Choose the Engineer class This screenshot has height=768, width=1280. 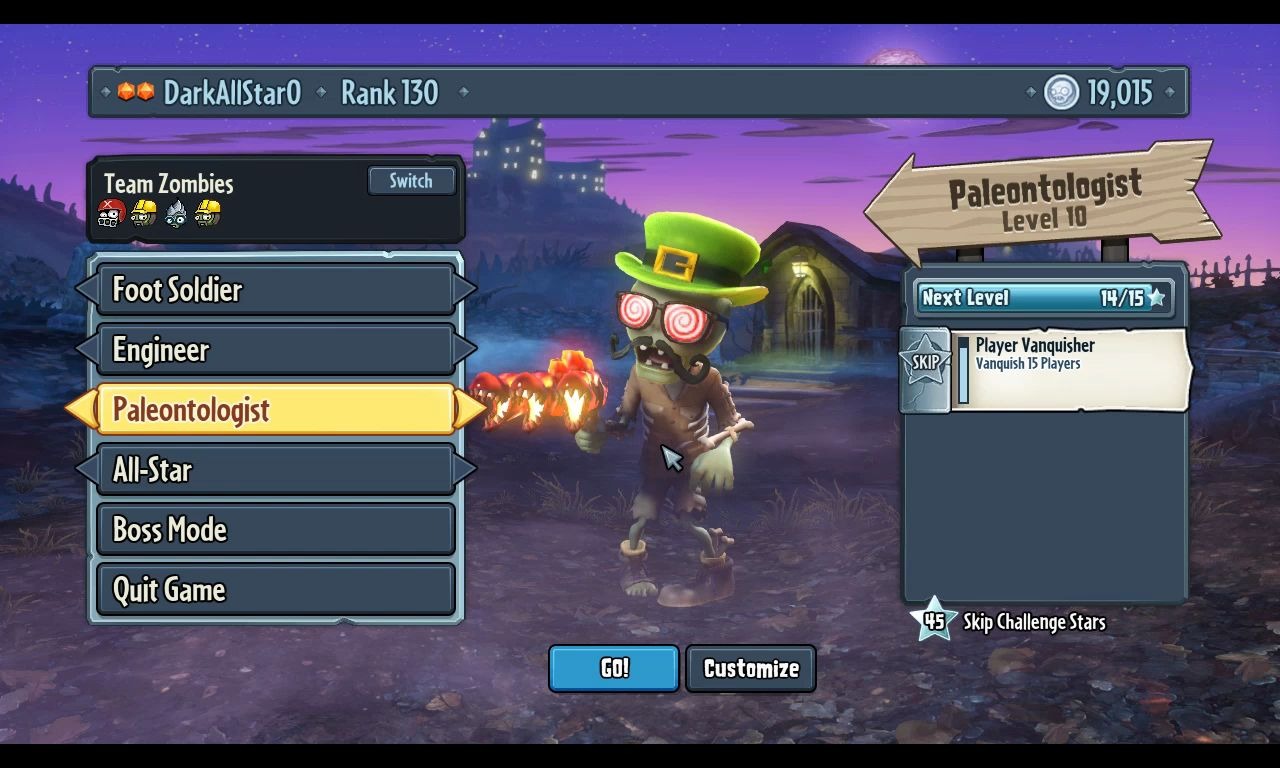(275, 350)
